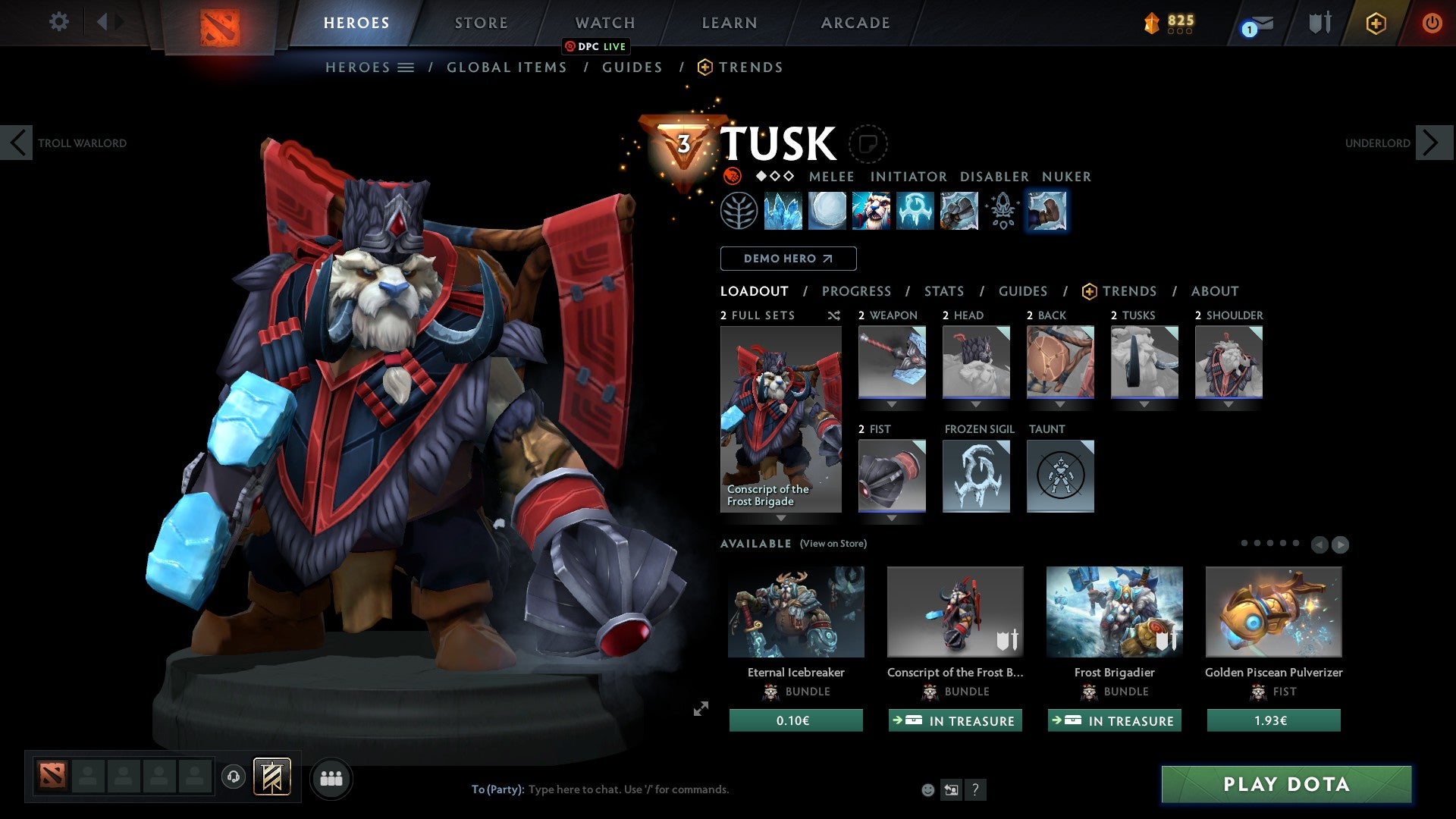This screenshot has width=1456, height=819.
Task: Open the About tab for Tusk
Action: 1214,291
